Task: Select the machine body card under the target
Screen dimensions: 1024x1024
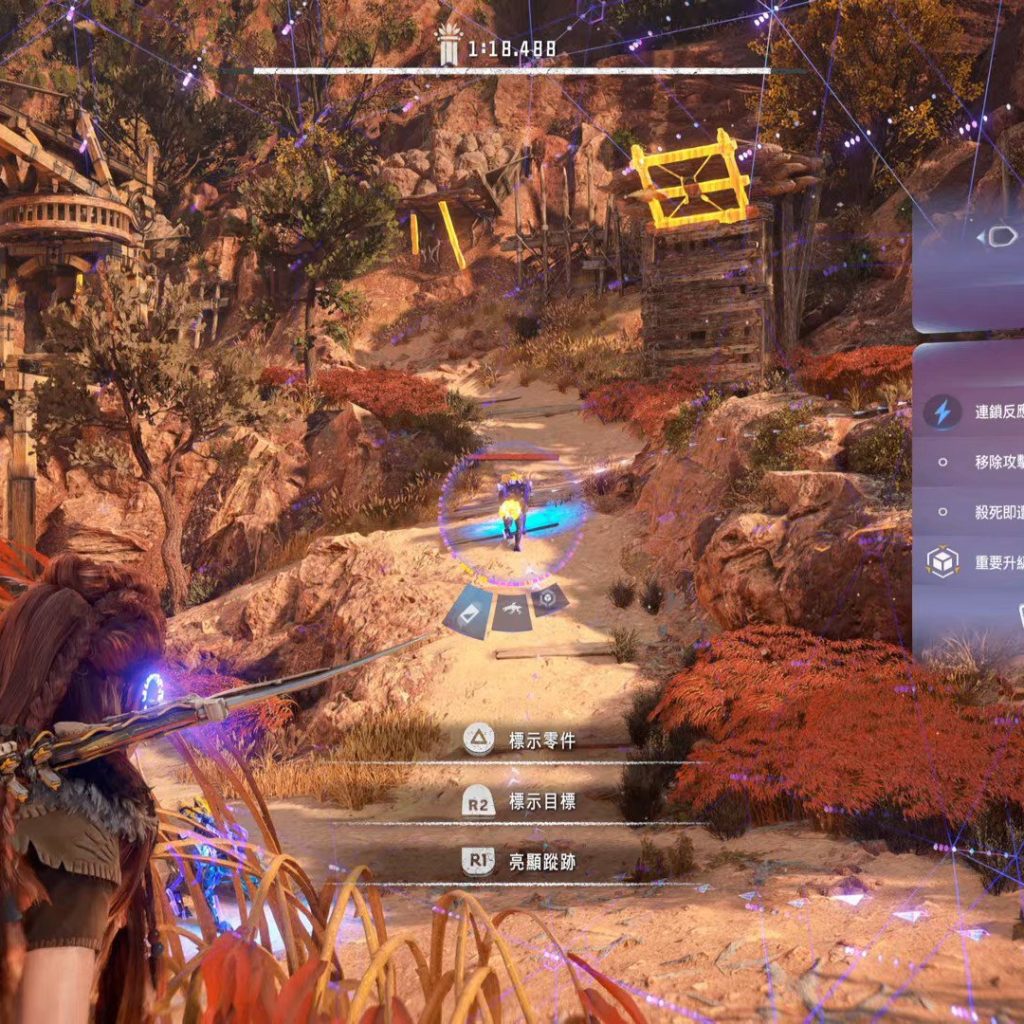Action: click(x=511, y=612)
